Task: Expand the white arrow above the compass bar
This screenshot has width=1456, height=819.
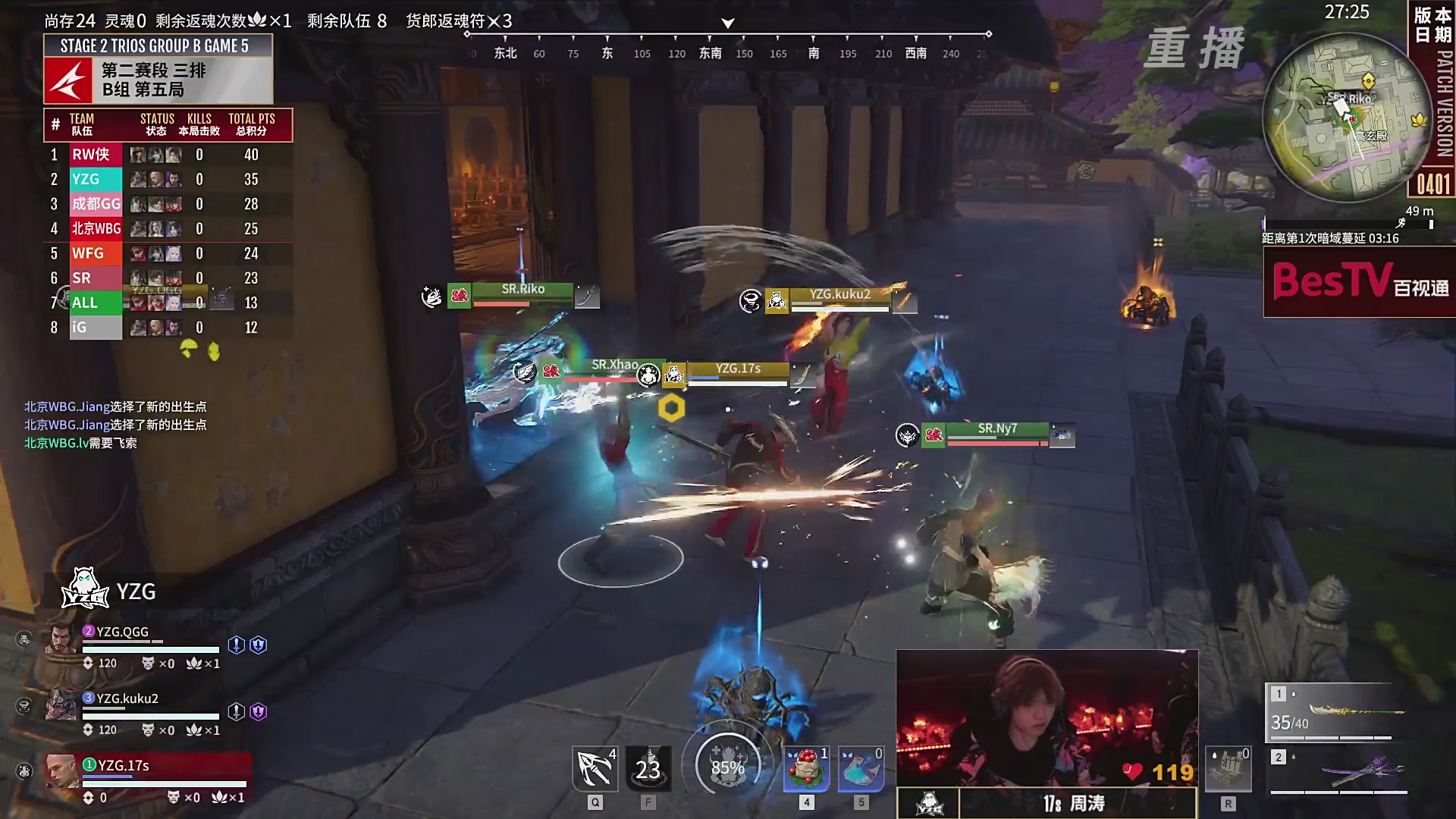Action: point(726,24)
